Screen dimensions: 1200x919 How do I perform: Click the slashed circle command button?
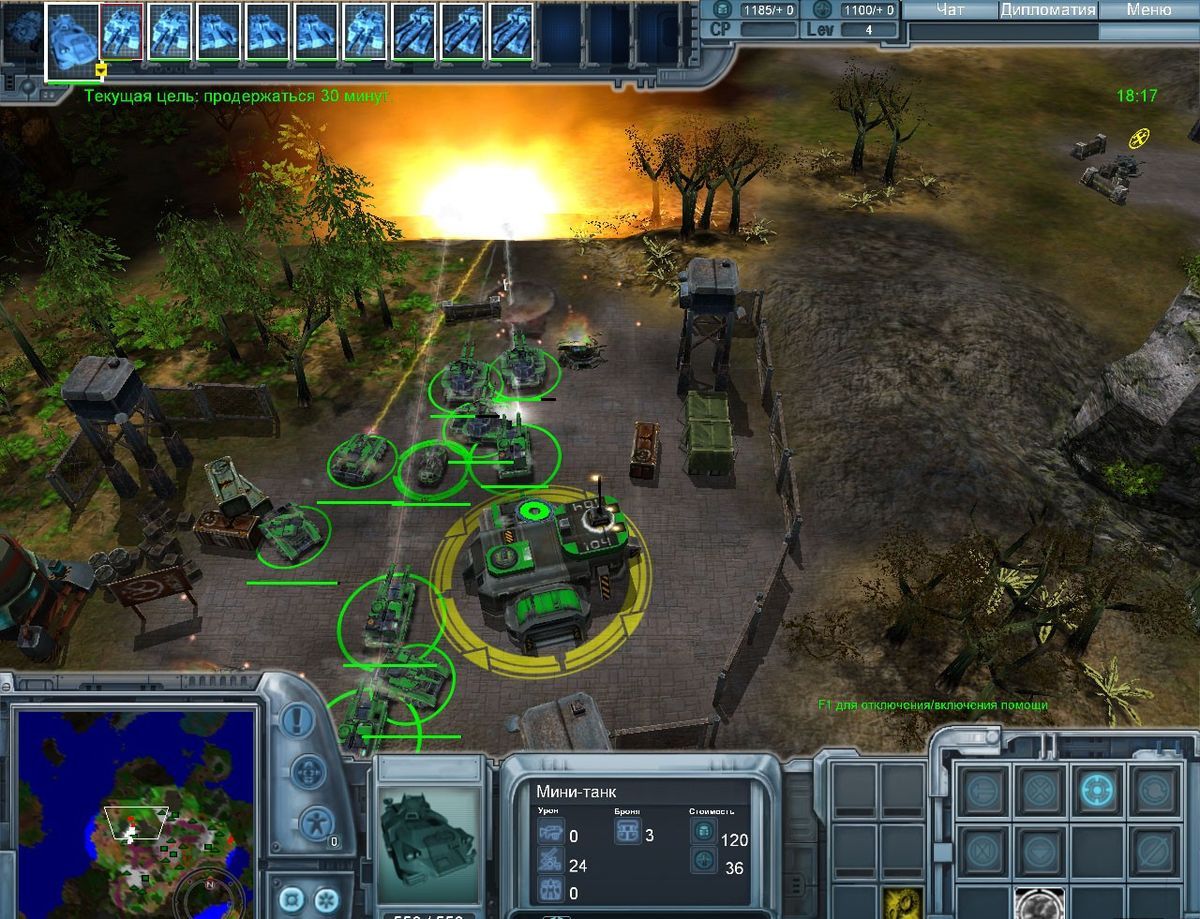tap(1155, 852)
